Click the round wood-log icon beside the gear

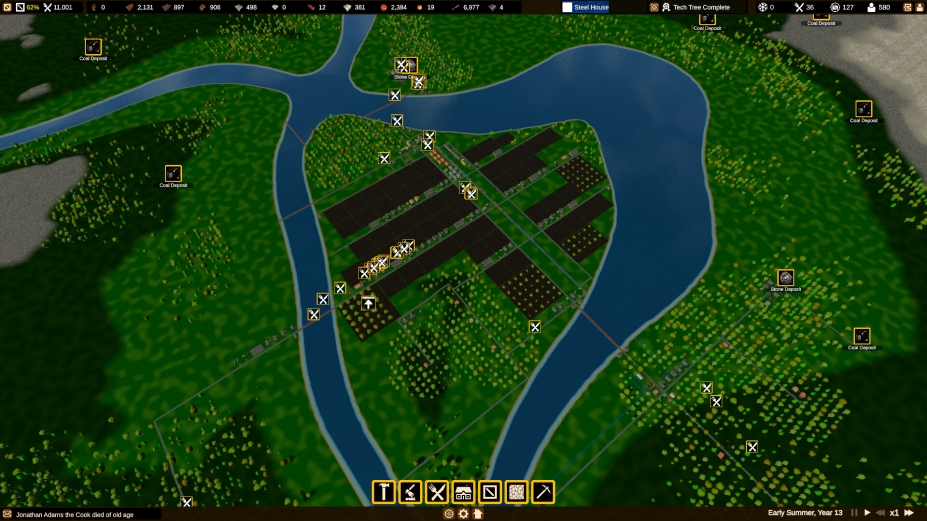point(449,514)
